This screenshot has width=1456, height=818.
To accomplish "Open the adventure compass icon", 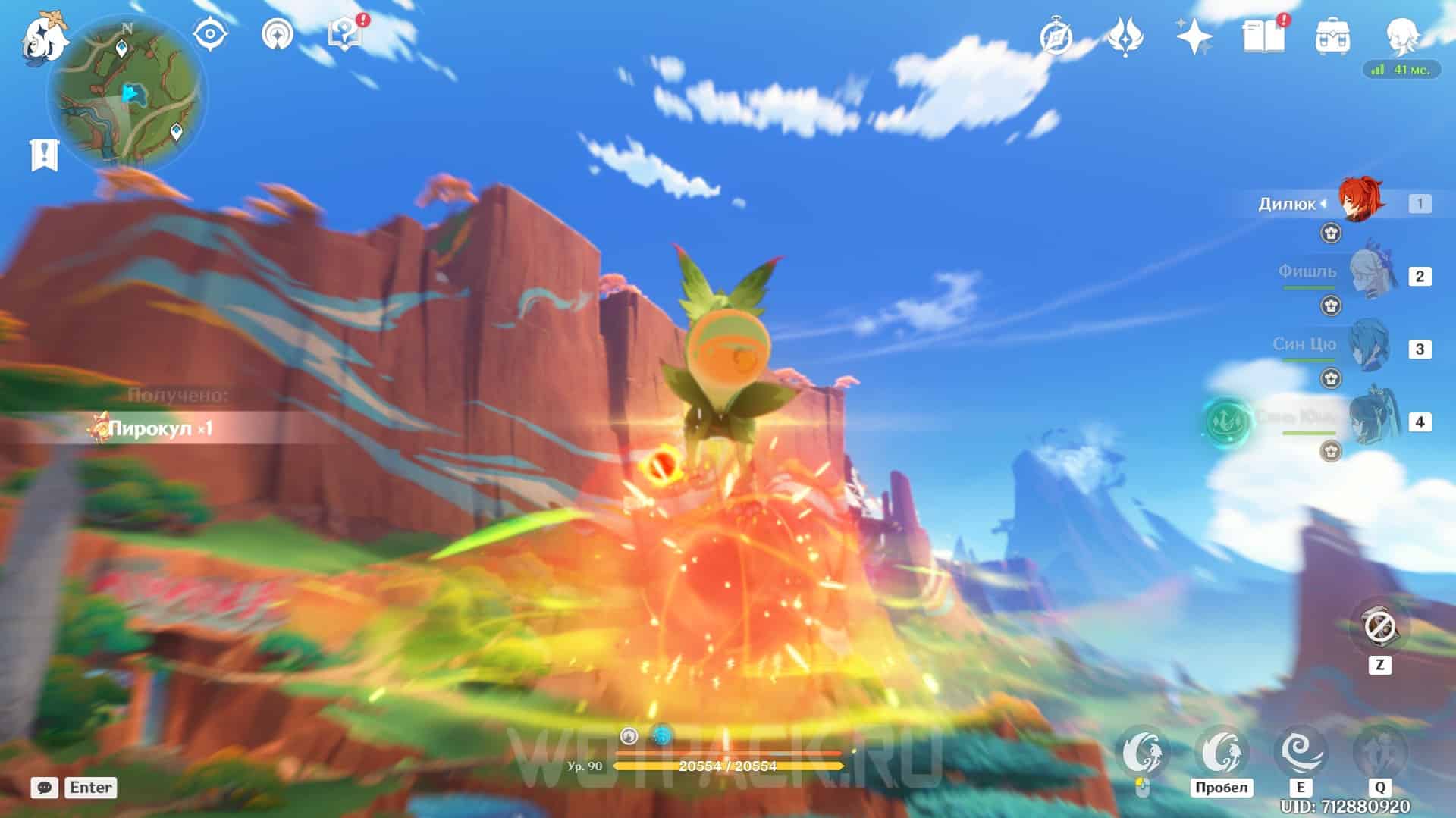I will coord(1056,36).
